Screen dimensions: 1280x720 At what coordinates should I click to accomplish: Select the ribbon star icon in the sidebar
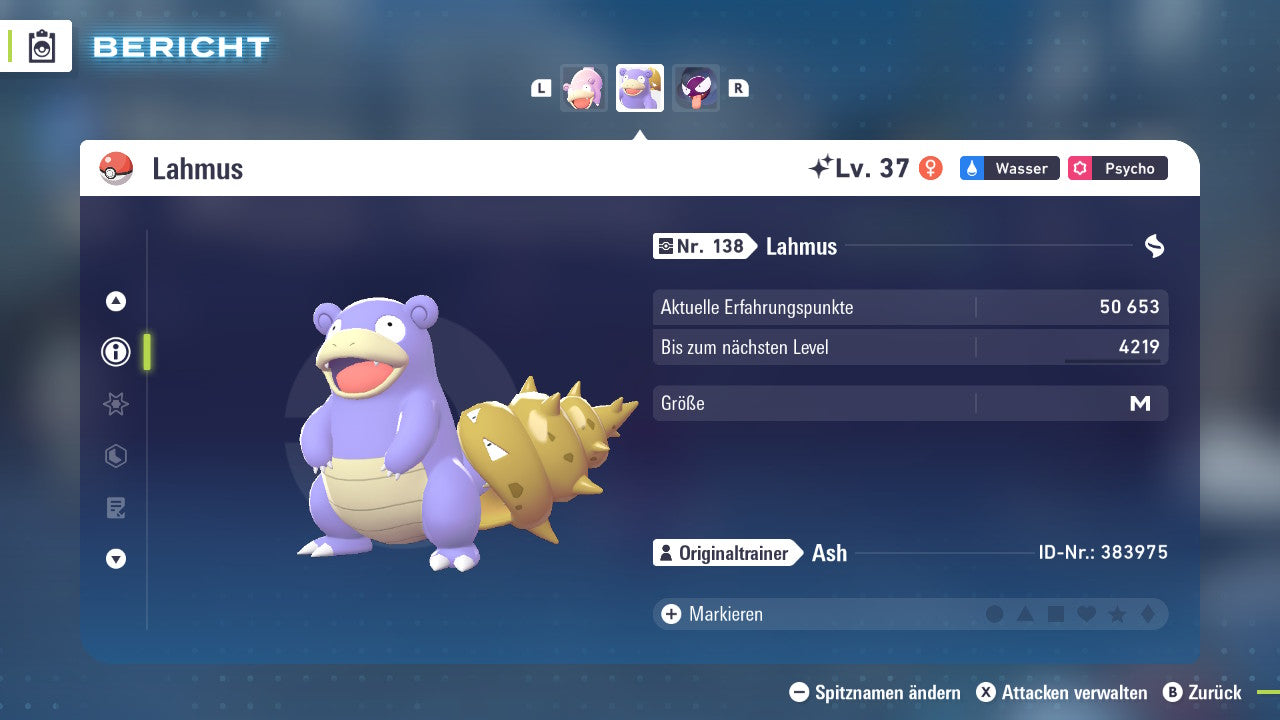(115, 404)
